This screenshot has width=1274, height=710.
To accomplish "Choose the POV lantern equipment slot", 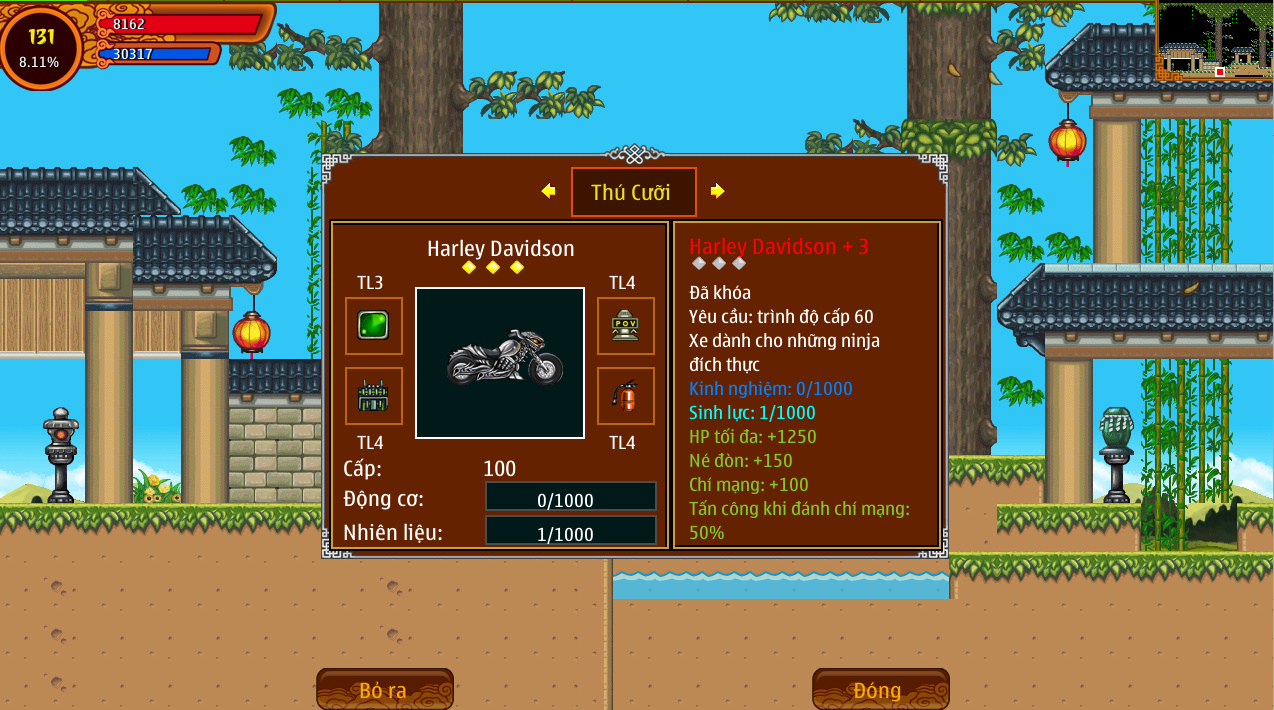I will click(x=625, y=326).
